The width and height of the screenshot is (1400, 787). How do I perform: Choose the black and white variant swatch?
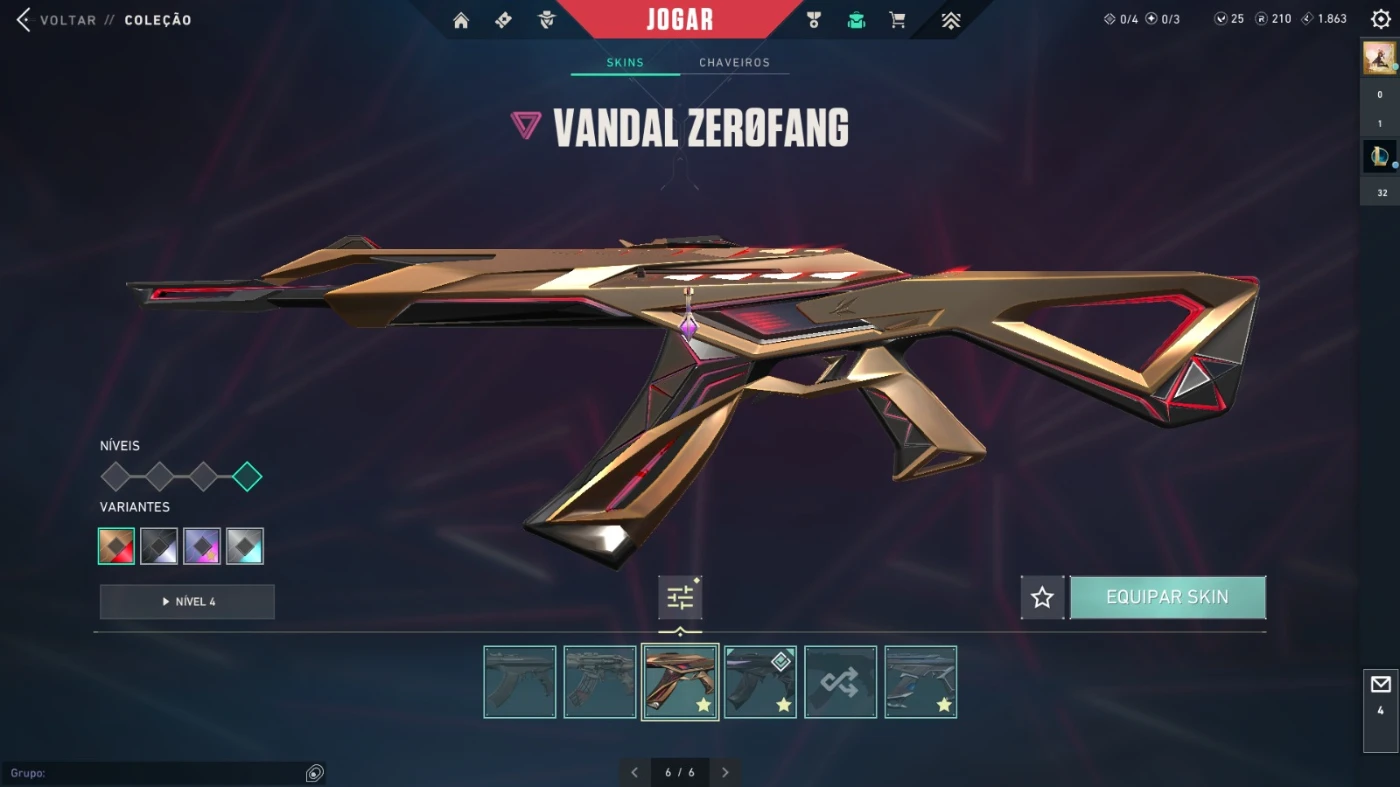159,546
